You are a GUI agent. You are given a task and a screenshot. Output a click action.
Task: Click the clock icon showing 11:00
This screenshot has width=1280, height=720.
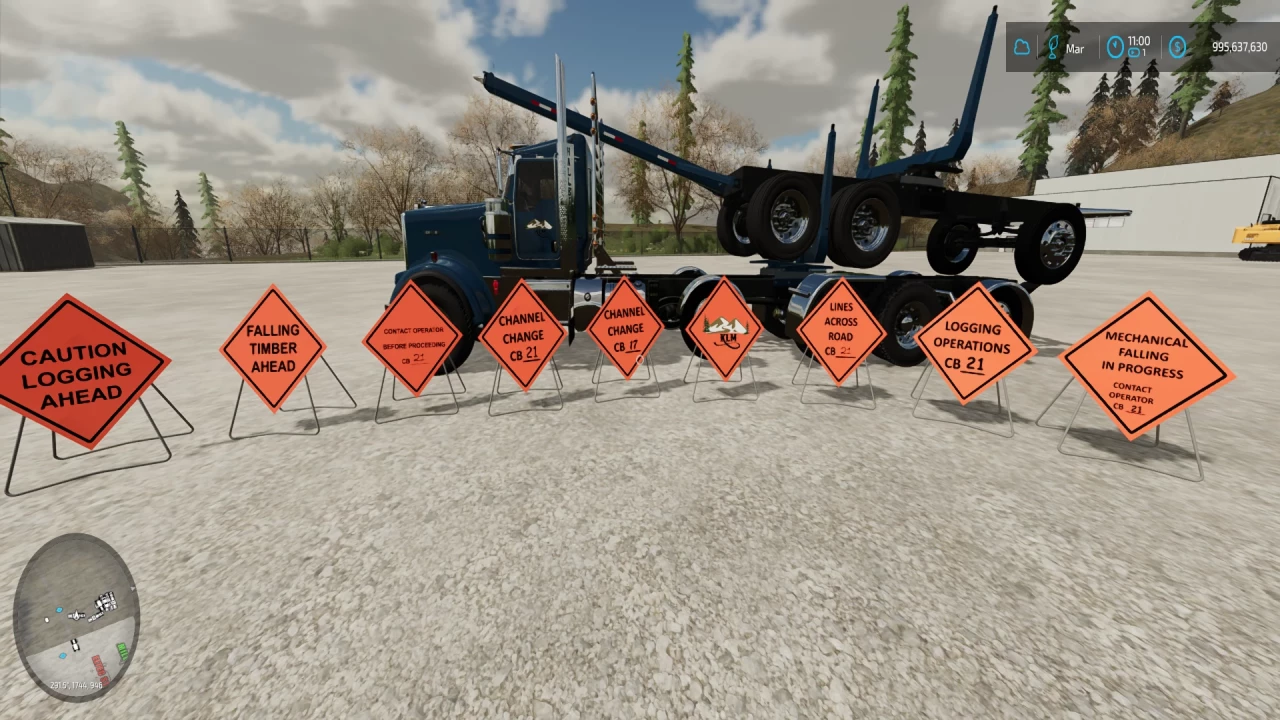(x=1115, y=47)
